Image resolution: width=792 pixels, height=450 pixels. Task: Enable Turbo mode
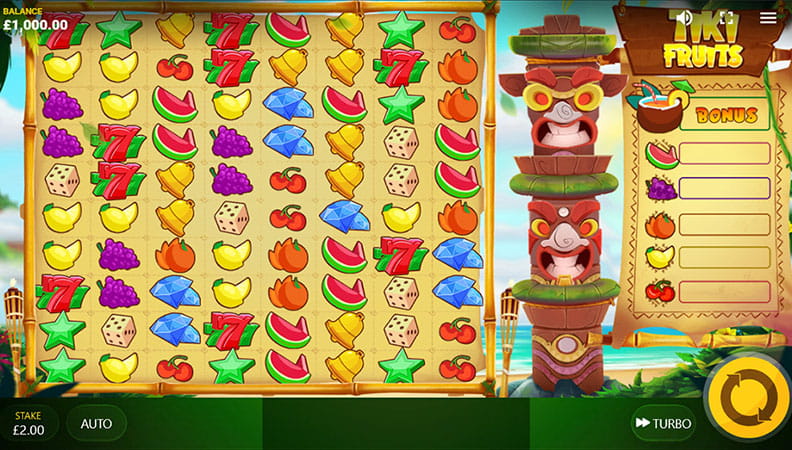click(663, 423)
